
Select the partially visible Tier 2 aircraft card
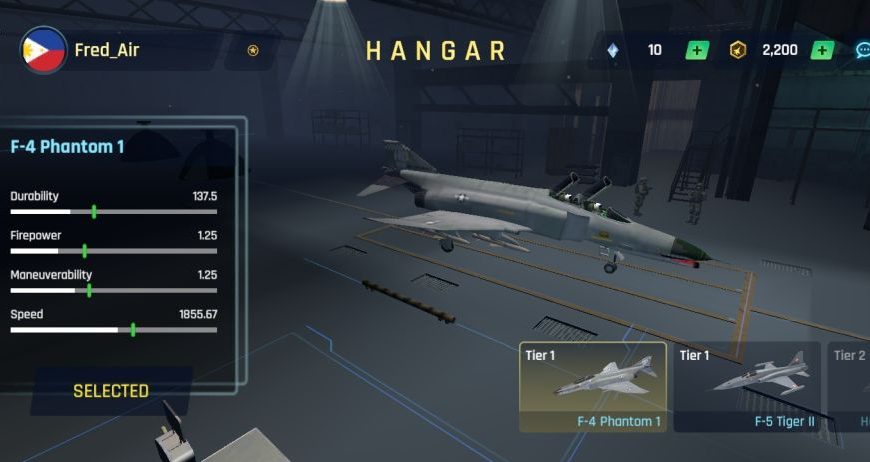tap(850, 387)
